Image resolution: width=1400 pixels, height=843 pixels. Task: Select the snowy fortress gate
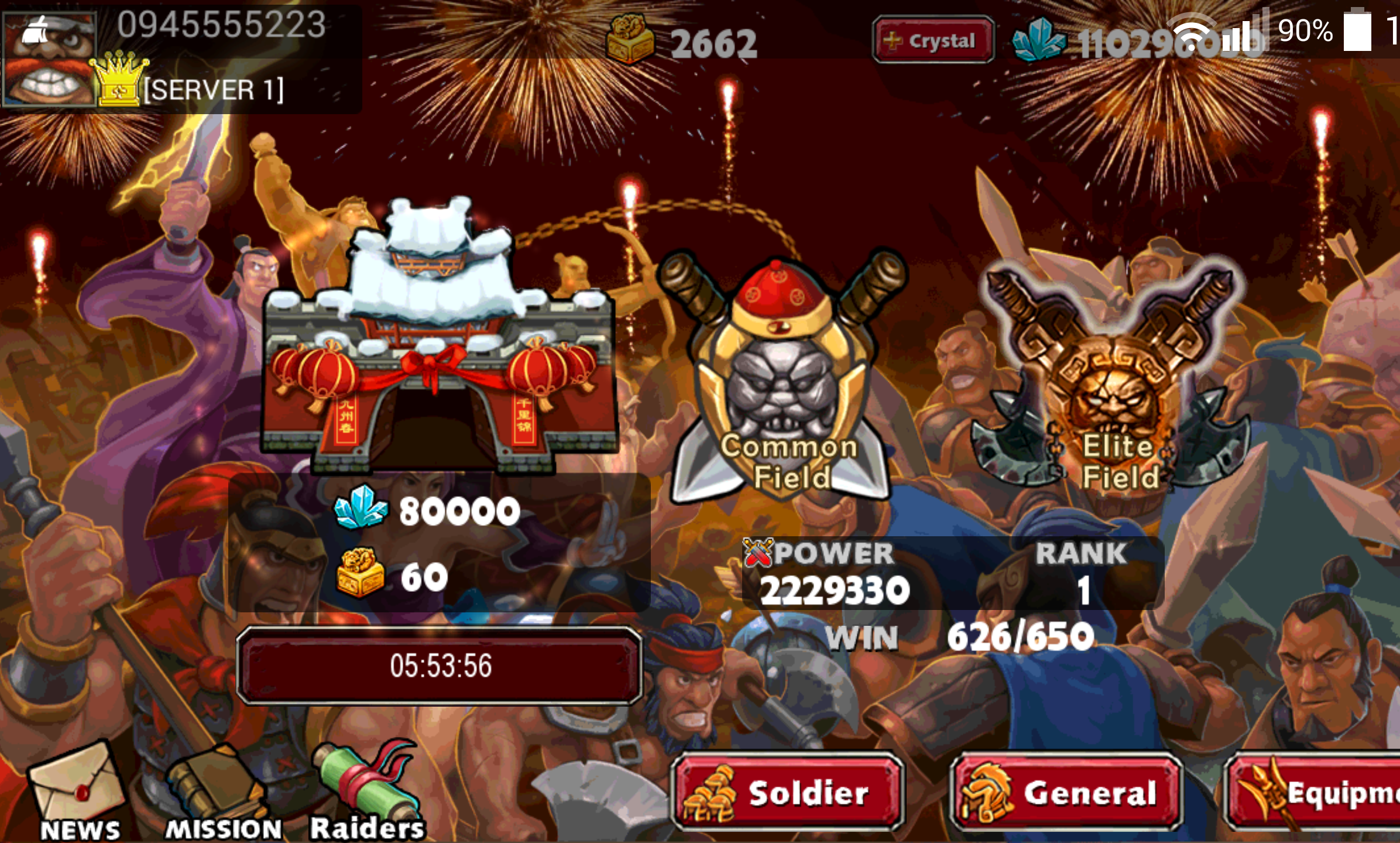(x=439, y=340)
